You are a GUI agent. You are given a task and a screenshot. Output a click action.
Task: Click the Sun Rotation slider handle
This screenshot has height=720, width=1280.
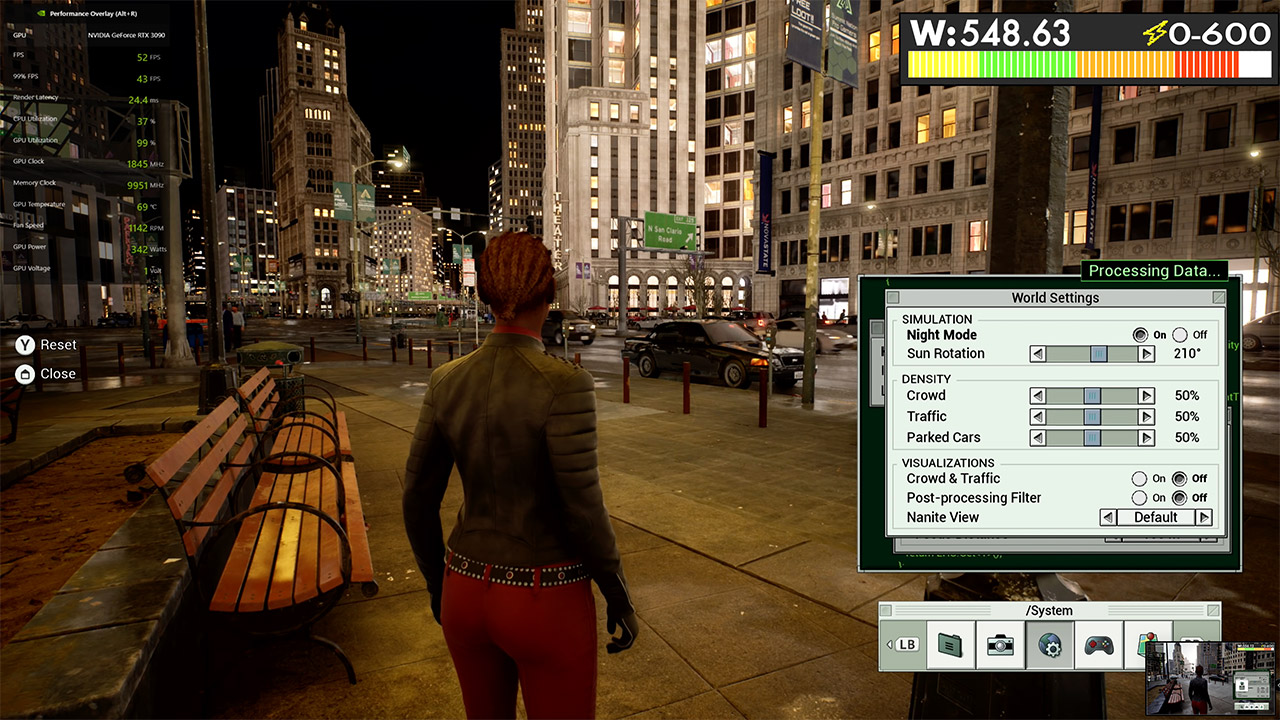coord(1098,354)
